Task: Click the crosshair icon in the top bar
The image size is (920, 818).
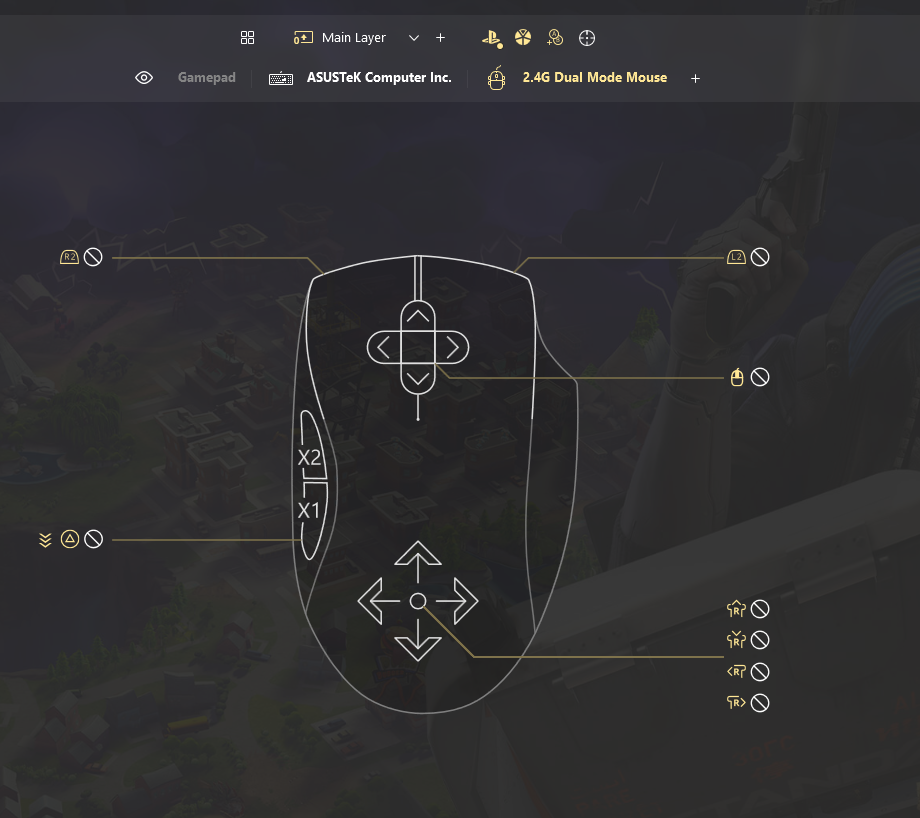Action: 587,38
